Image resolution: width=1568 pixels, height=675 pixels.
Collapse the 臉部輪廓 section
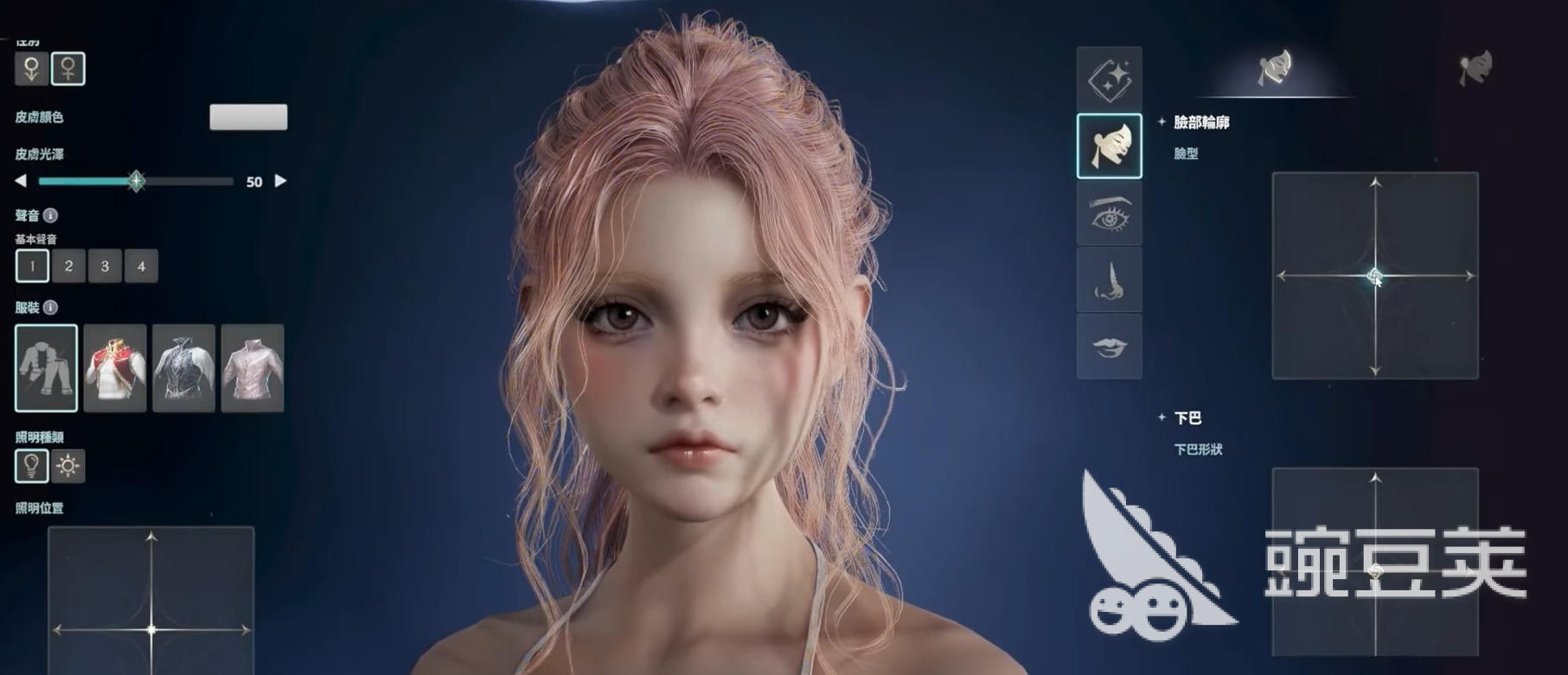pos(1163,124)
